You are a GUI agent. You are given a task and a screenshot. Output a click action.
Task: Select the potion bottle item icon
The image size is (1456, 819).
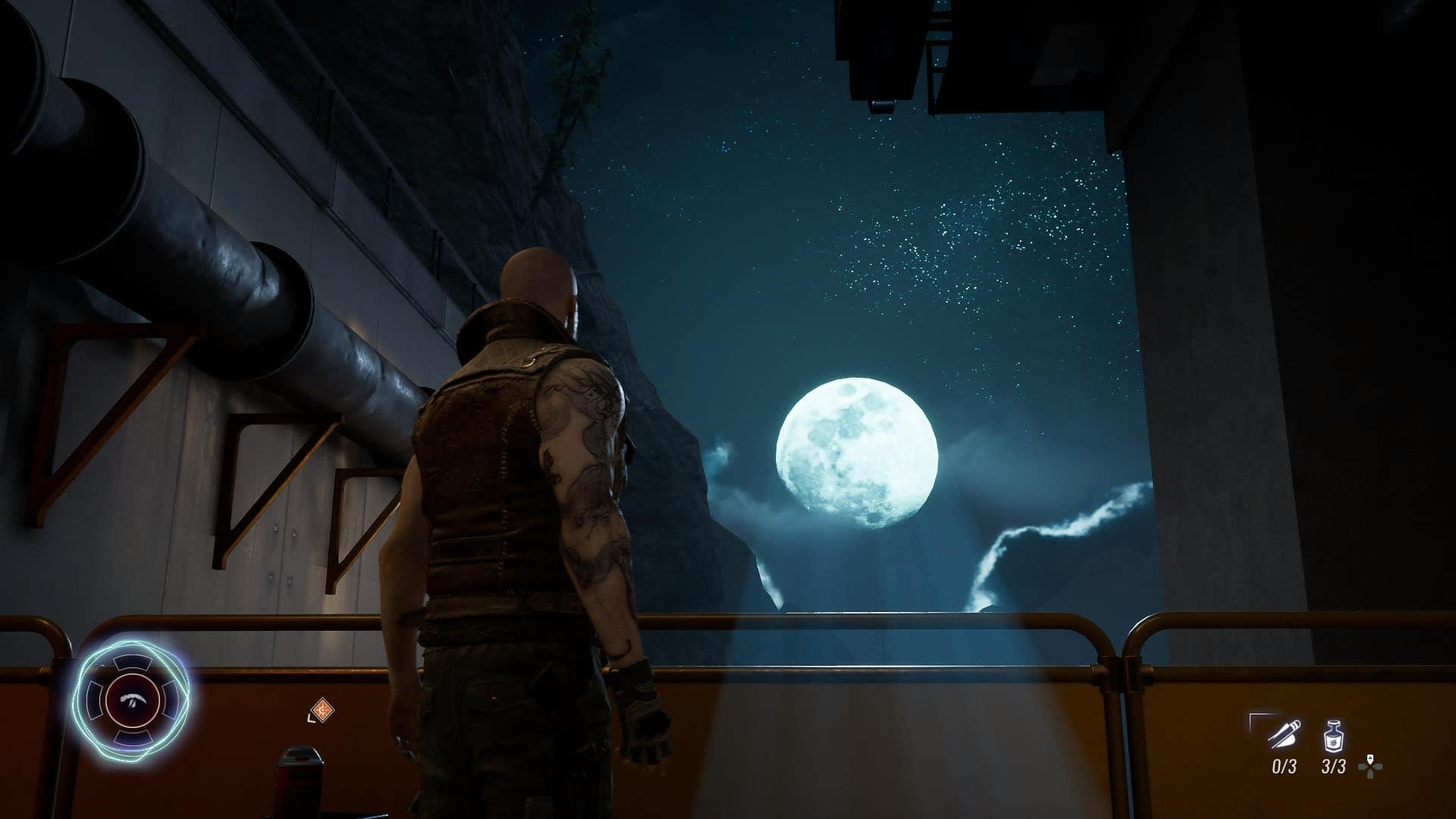pyautogui.click(x=1333, y=736)
